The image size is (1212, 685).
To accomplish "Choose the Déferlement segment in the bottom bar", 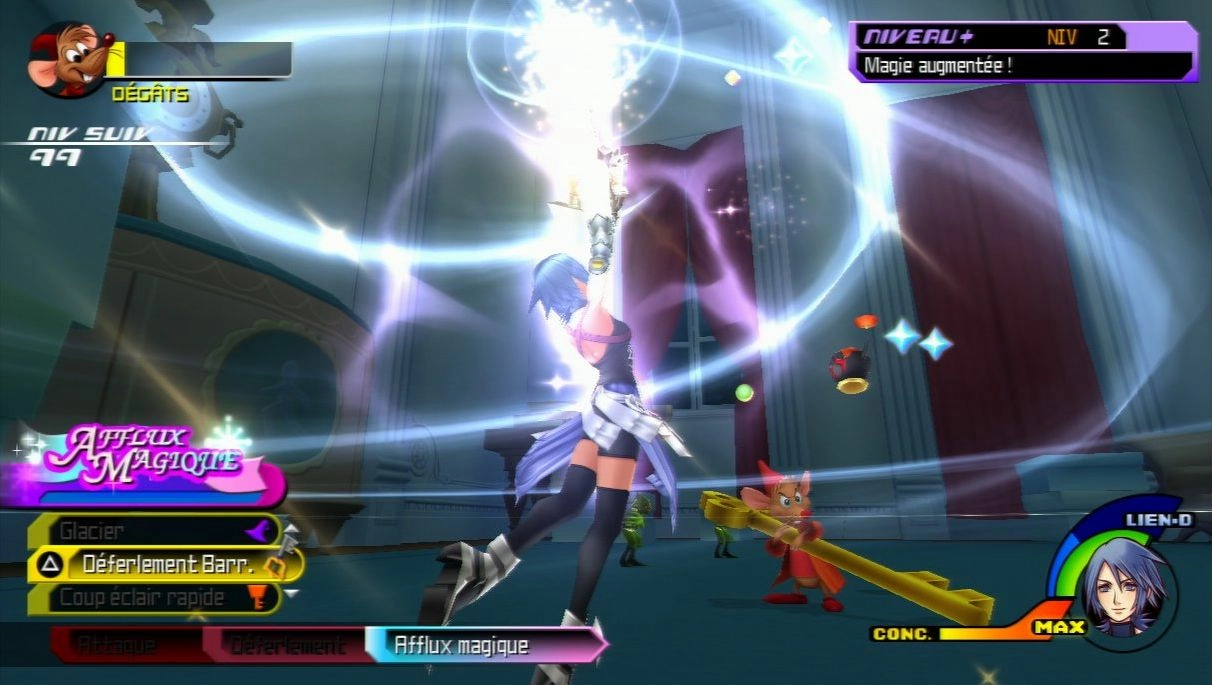I will 288,646.
